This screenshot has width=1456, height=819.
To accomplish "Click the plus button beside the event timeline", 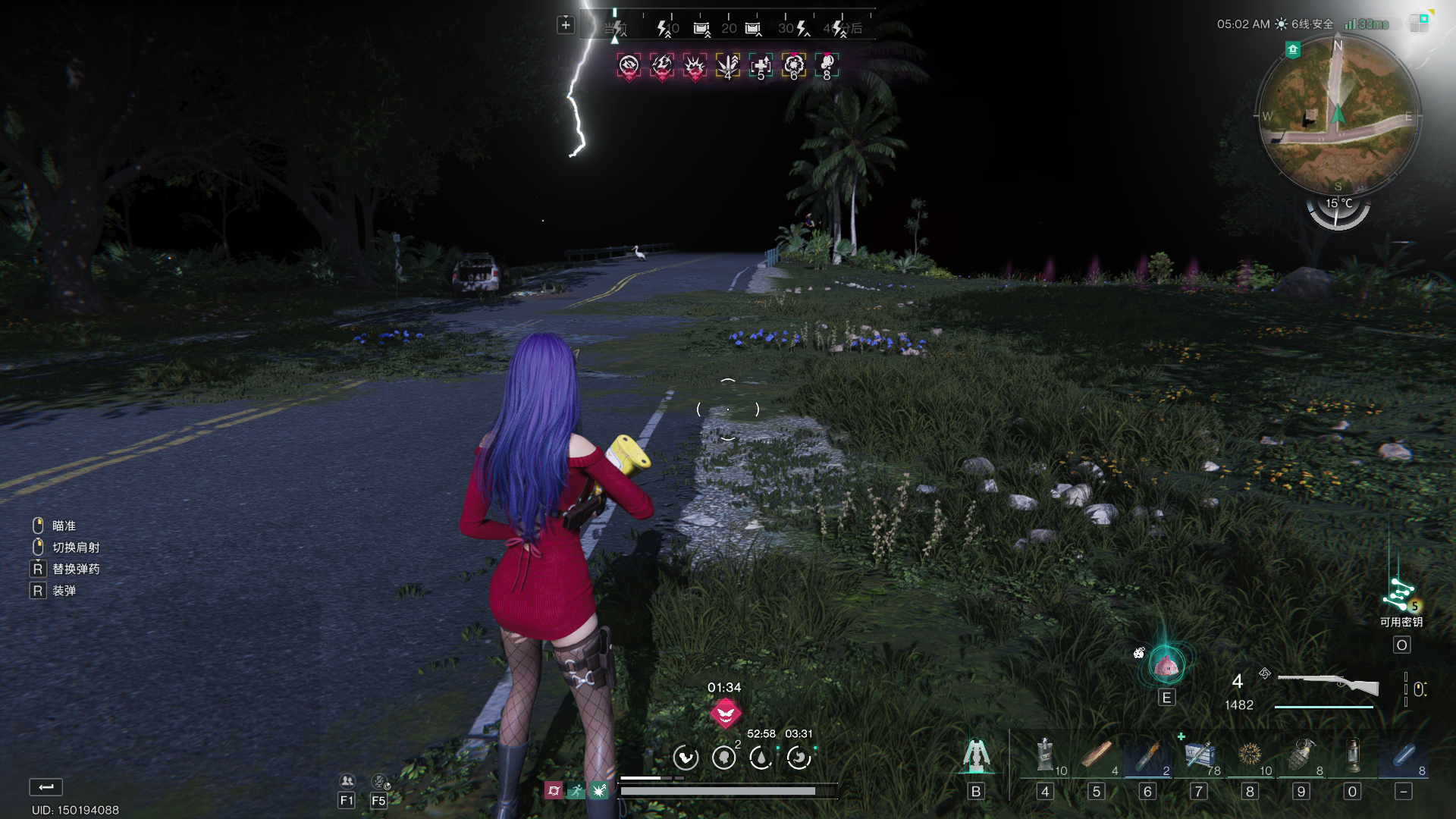I will (566, 25).
